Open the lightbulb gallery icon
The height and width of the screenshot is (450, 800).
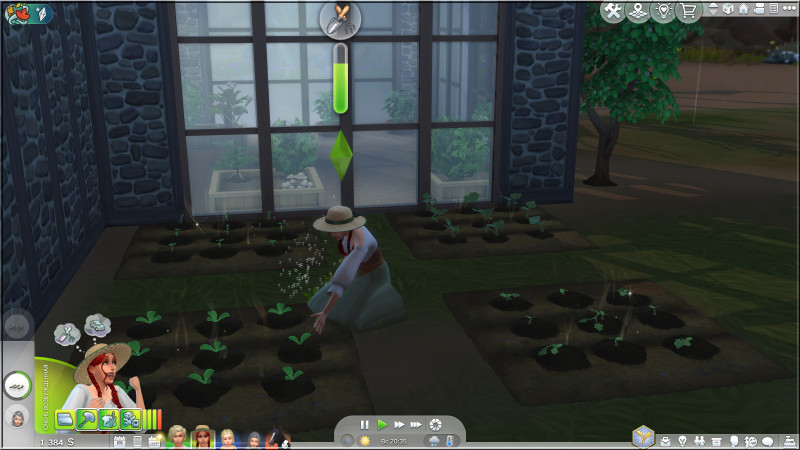tap(663, 11)
